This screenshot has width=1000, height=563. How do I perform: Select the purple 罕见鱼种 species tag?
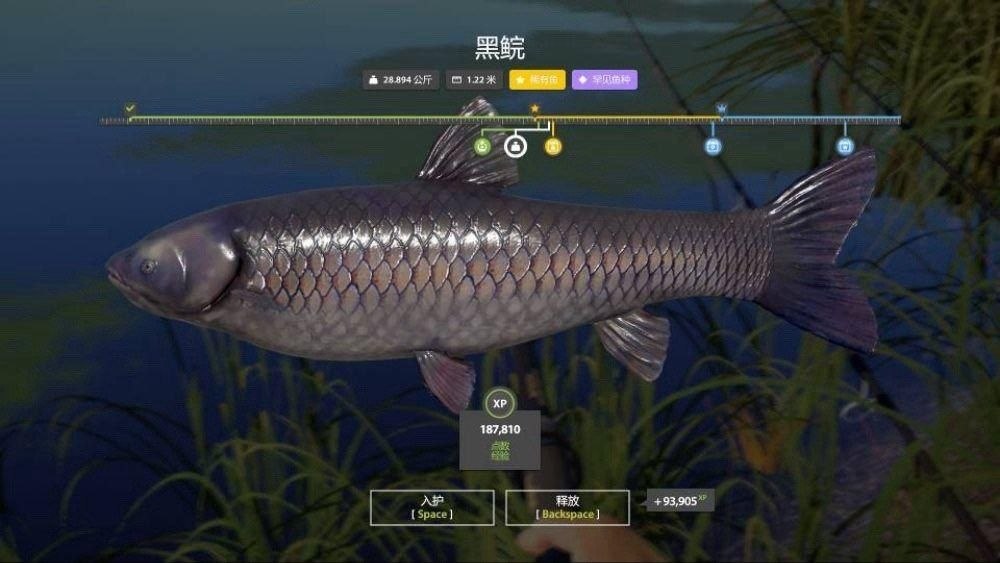(x=604, y=80)
